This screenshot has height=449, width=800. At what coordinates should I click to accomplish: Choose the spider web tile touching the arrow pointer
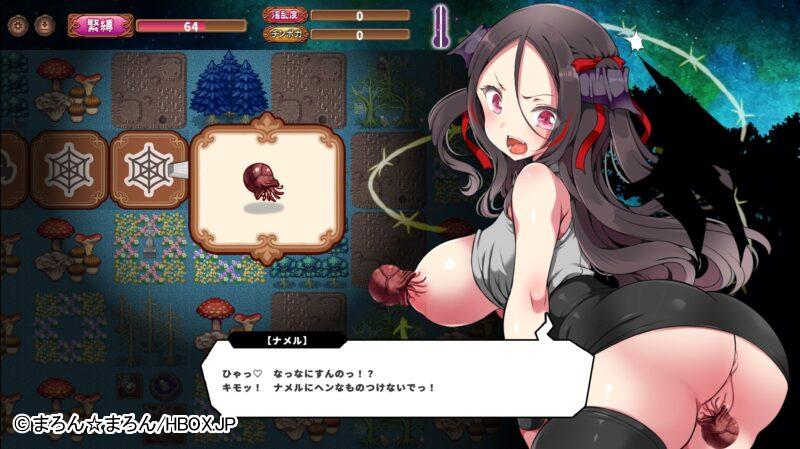point(146,164)
